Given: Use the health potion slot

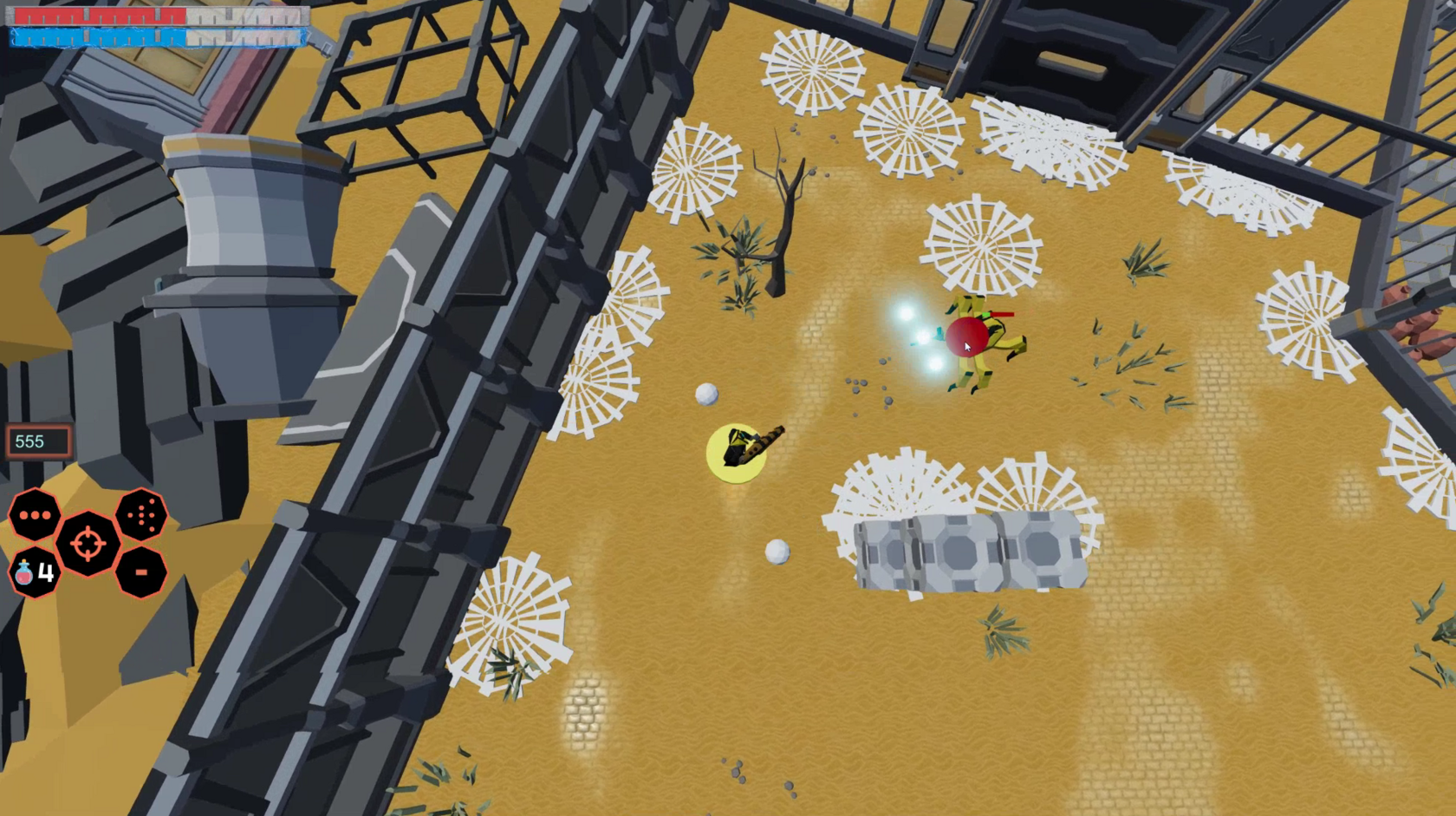Looking at the screenshot, I should pyautogui.click(x=35, y=572).
